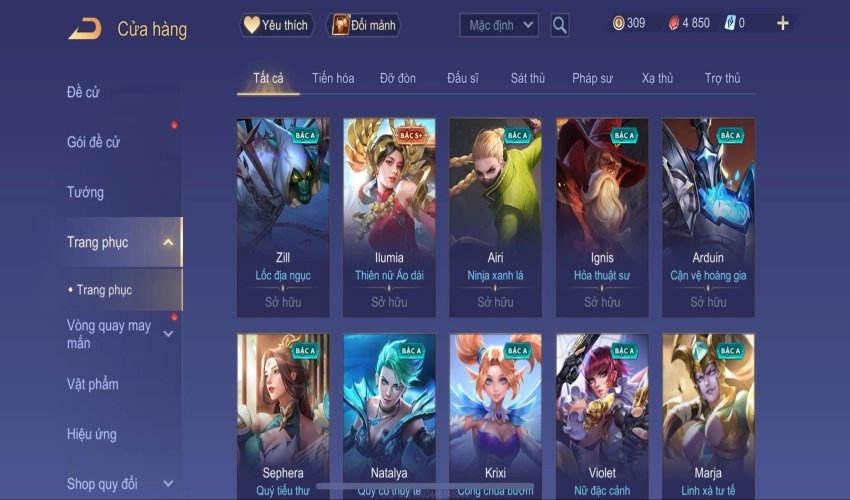Viewport: 850px width, 500px height.
Task: Add currency with the plus button
Action: click(783, 23)
